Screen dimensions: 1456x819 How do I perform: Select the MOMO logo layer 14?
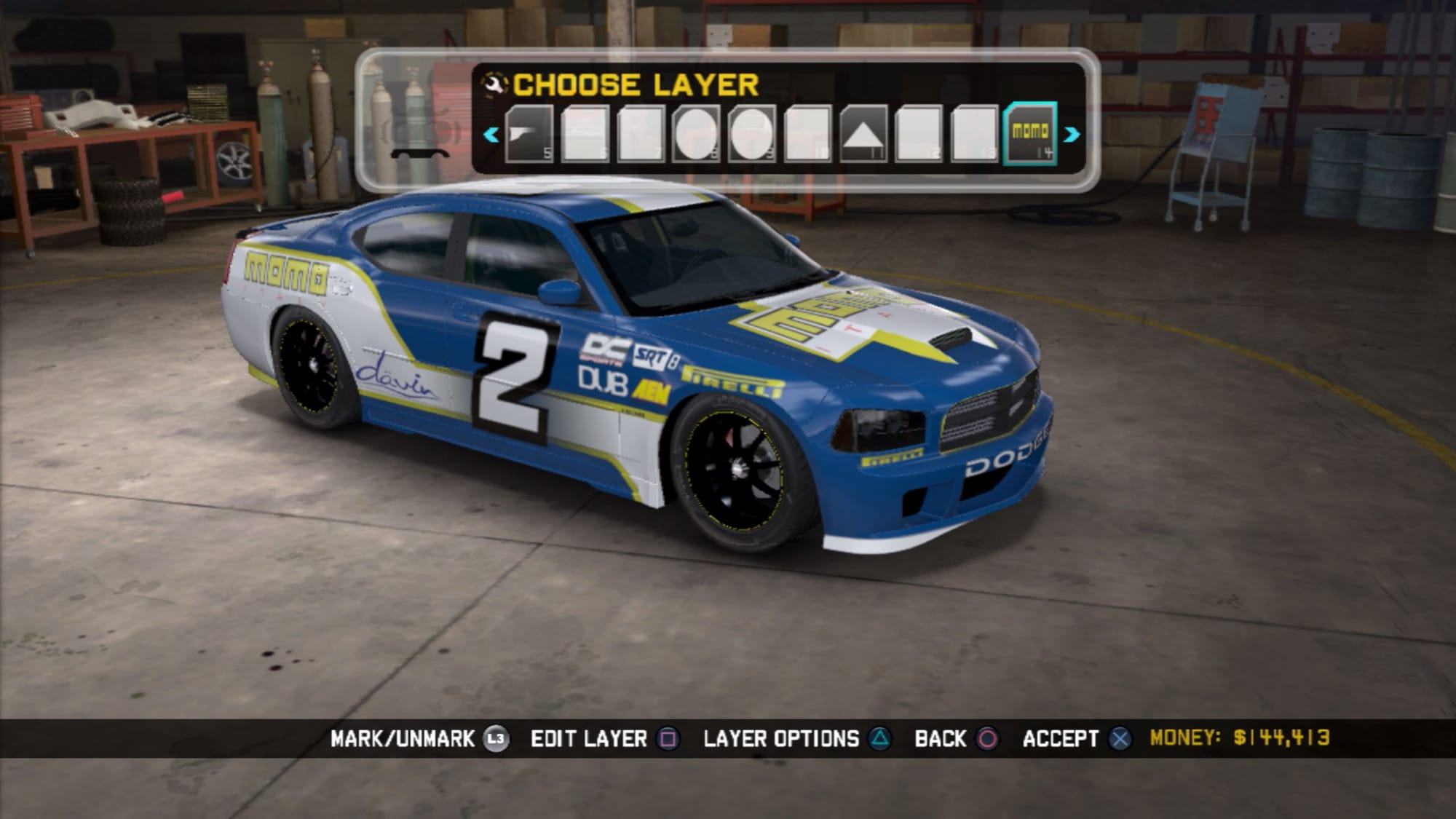(x=1030, y=133)
